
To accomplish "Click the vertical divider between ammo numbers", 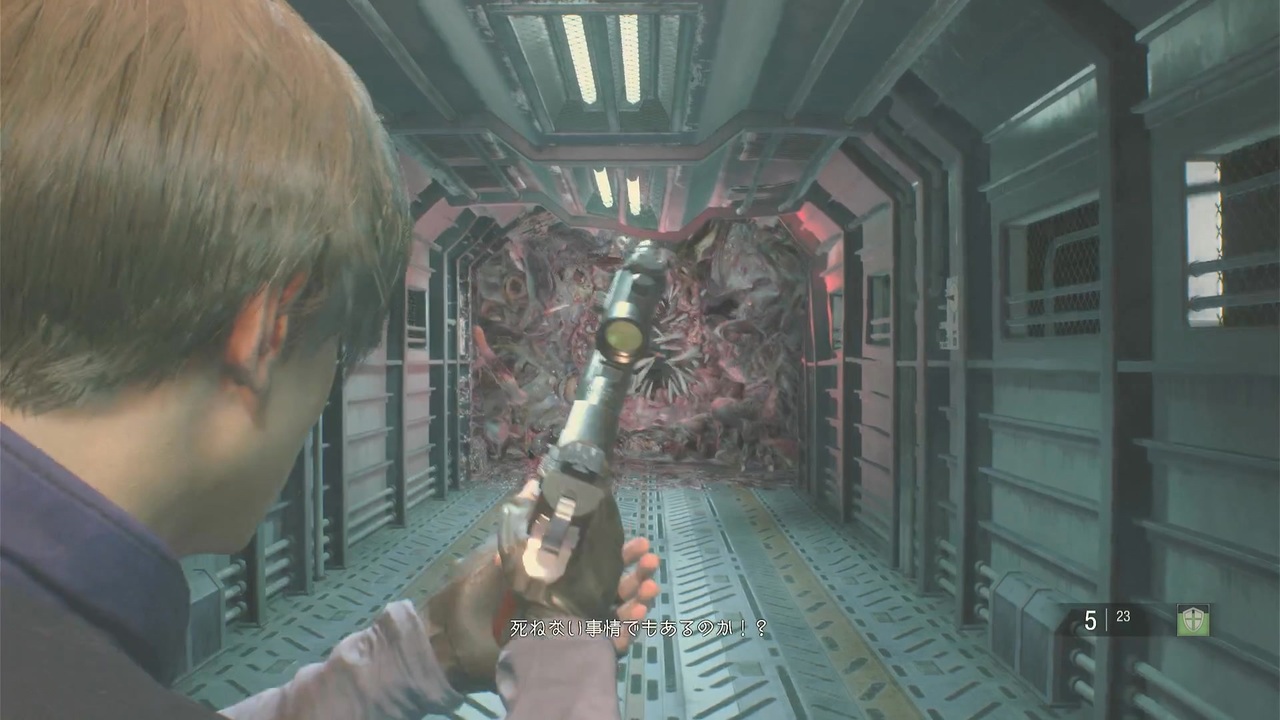I will [x=1105, y=616].
